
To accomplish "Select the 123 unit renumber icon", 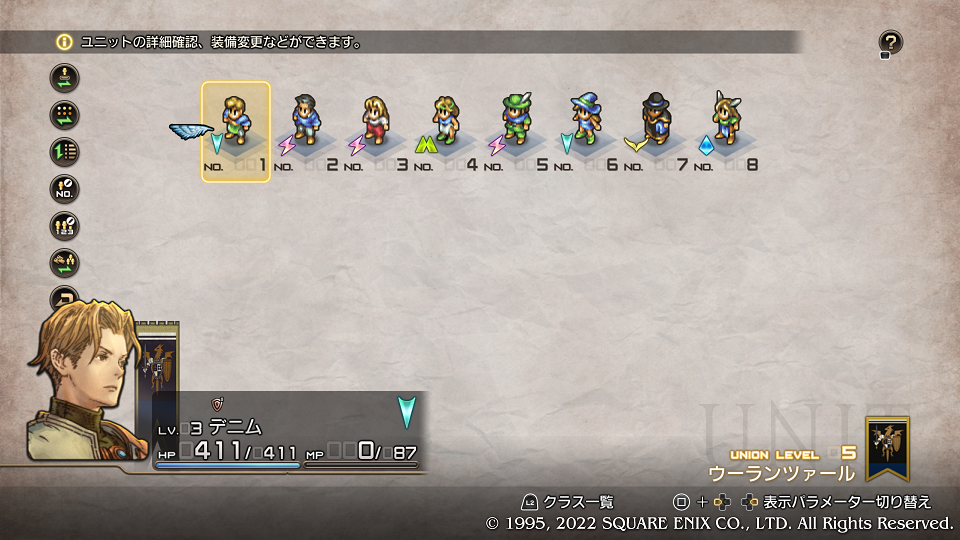I will pos(64,226).
